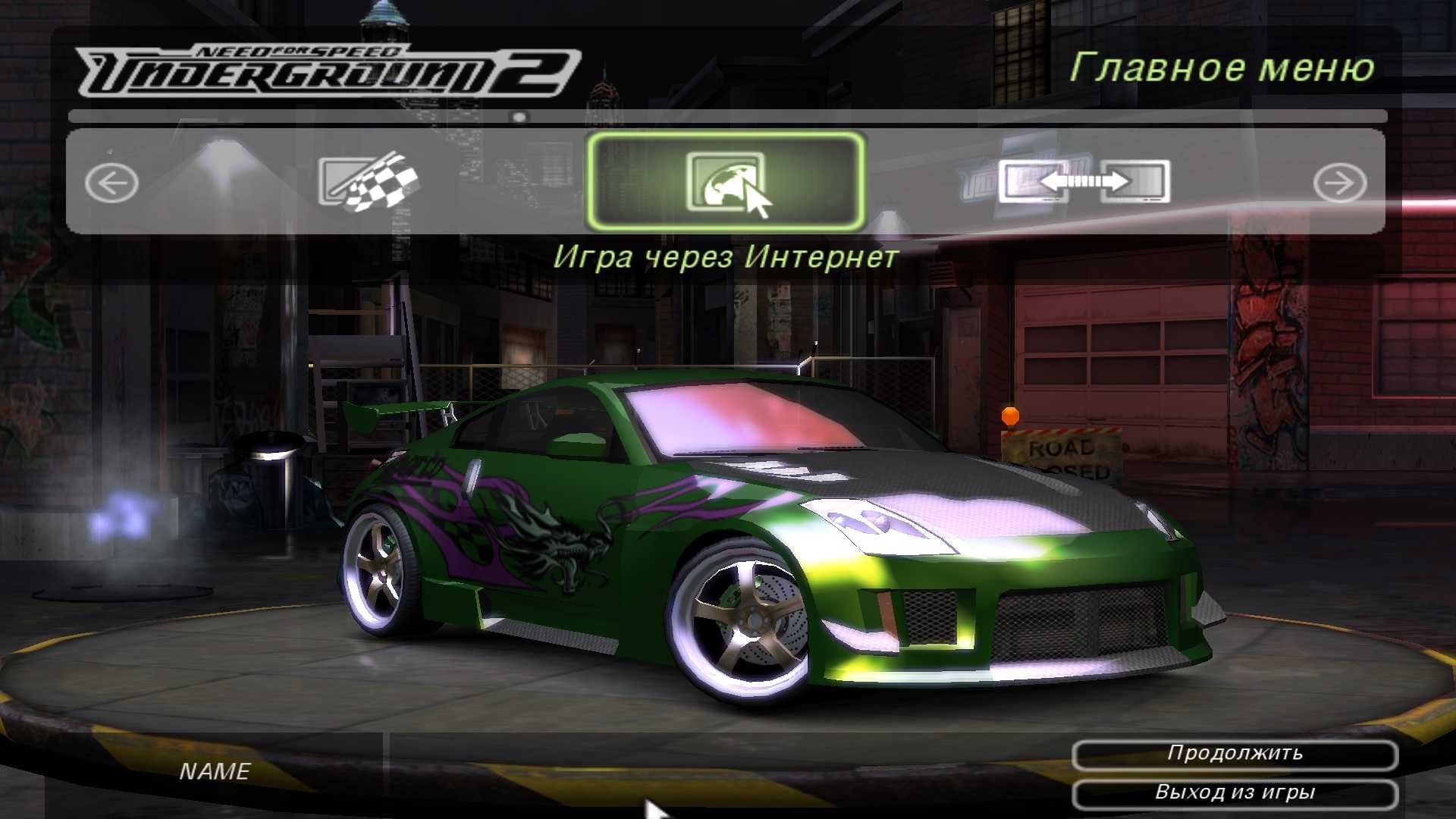Choose the checkered flag race menu icon
The height and width of the screenshot is (819, 1456).
coord(369,182)
